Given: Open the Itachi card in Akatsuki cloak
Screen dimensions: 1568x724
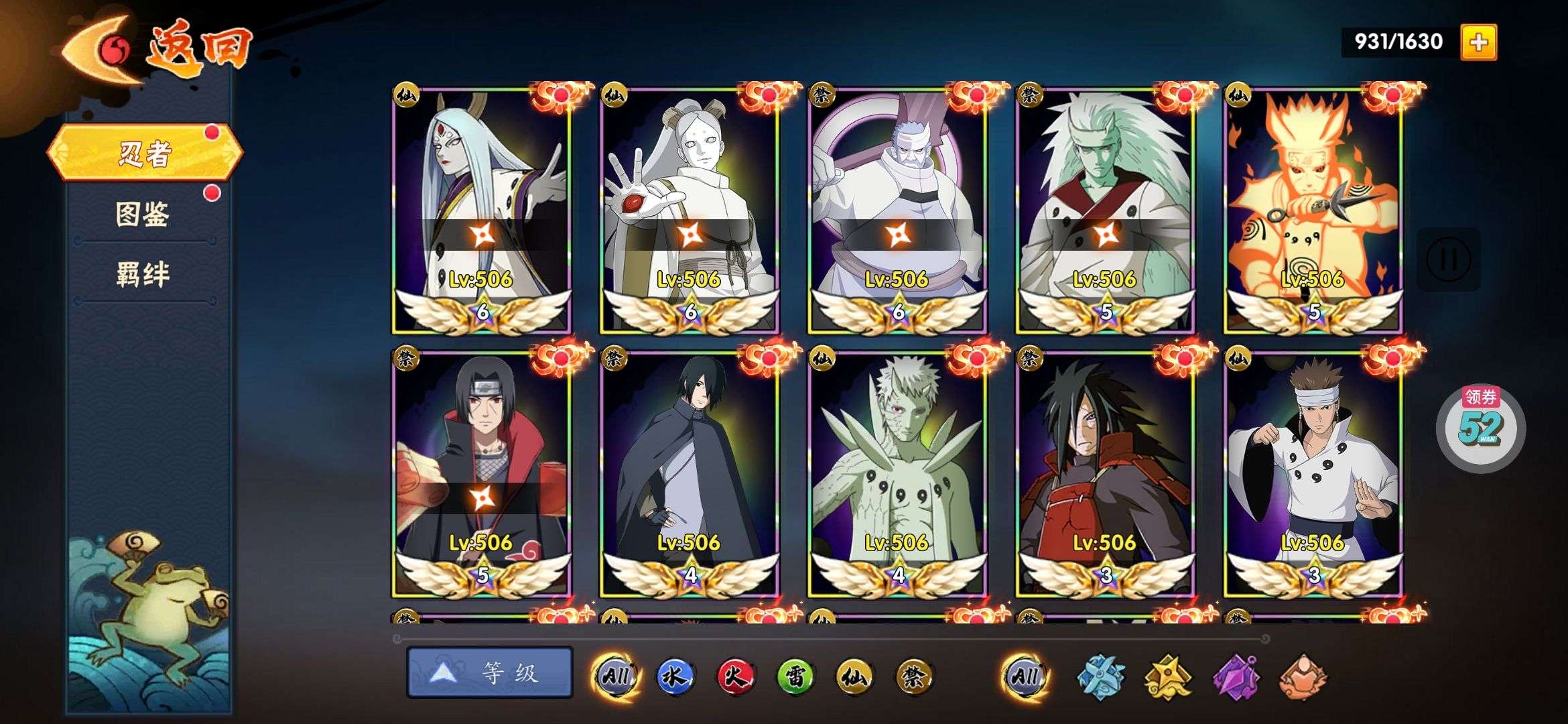Looking at the screenshot, I should (481, 473).
